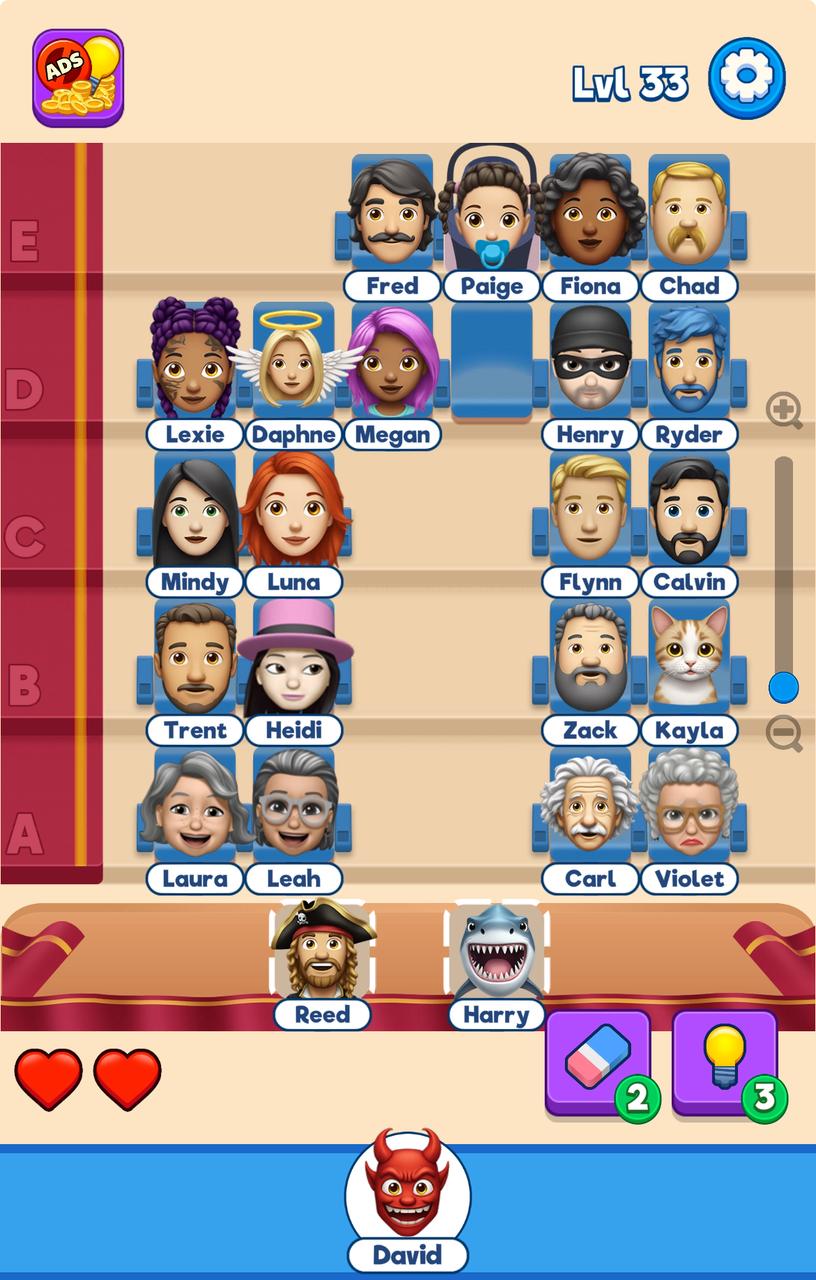Tap Heidi with the pink hat
The image size is (816, 1280).
(293, 660)
